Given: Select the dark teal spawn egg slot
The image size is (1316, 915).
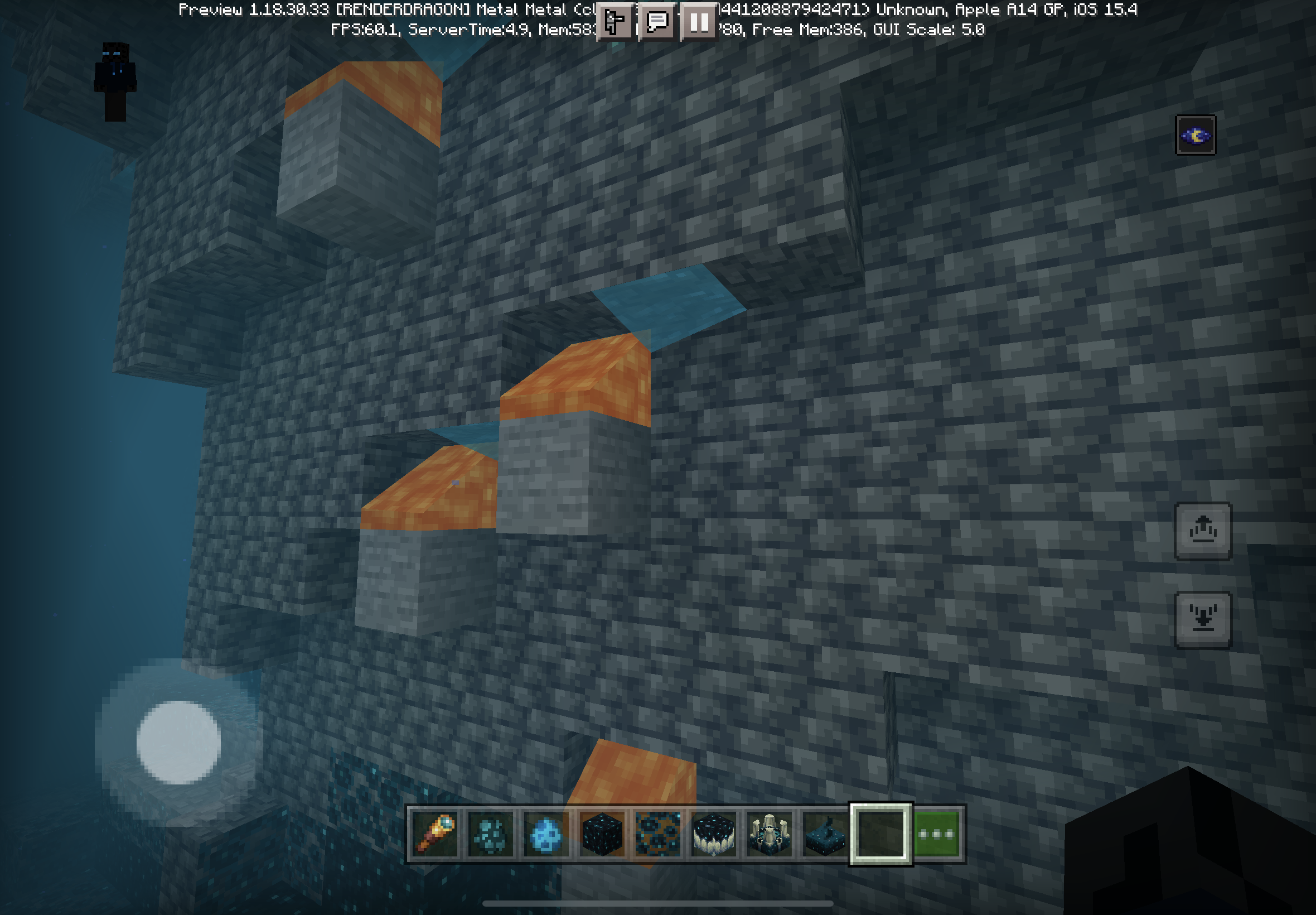Looking at the screenshot, I should click(x=490, y=834).
